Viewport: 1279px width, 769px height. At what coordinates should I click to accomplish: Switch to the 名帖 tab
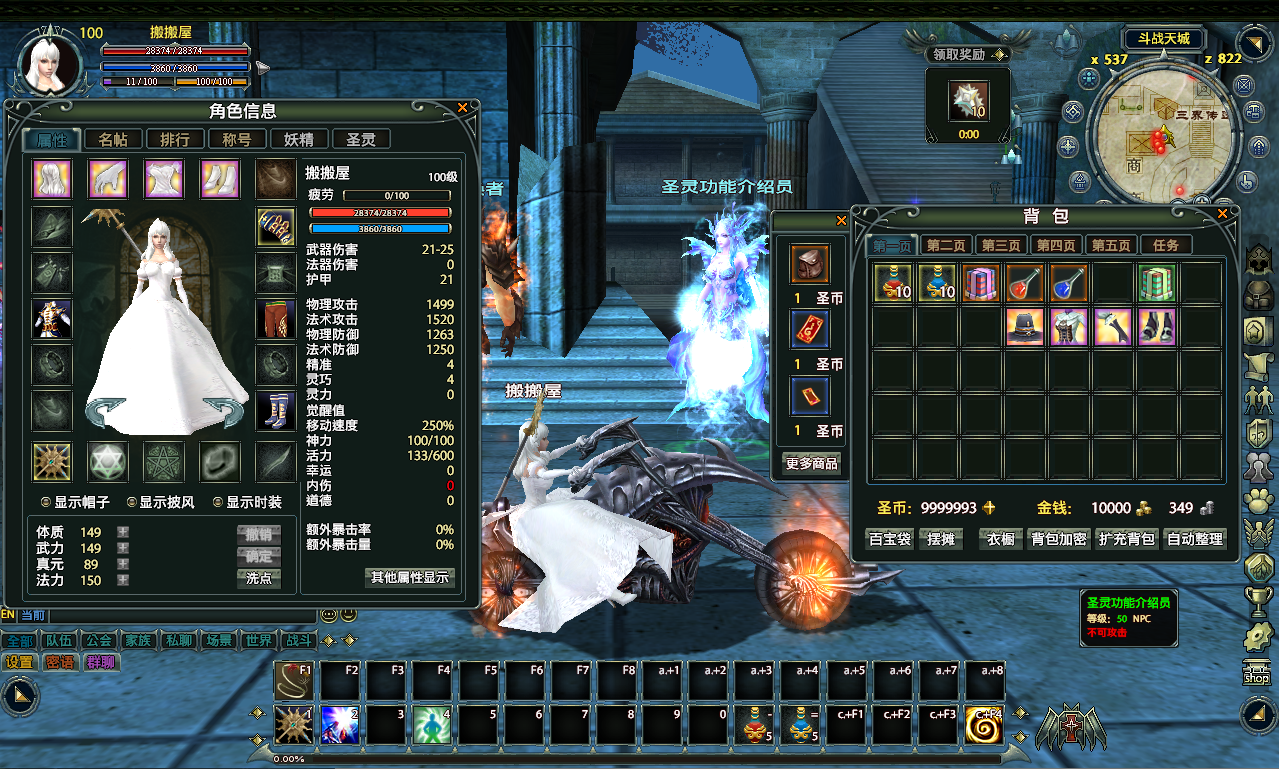[113, 140]
